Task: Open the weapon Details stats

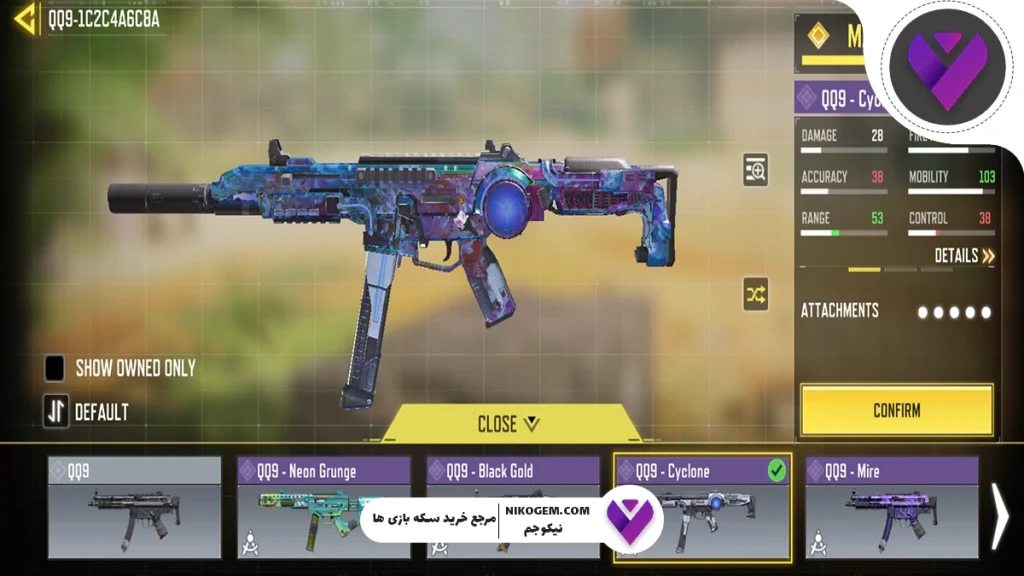Action: 964,256
